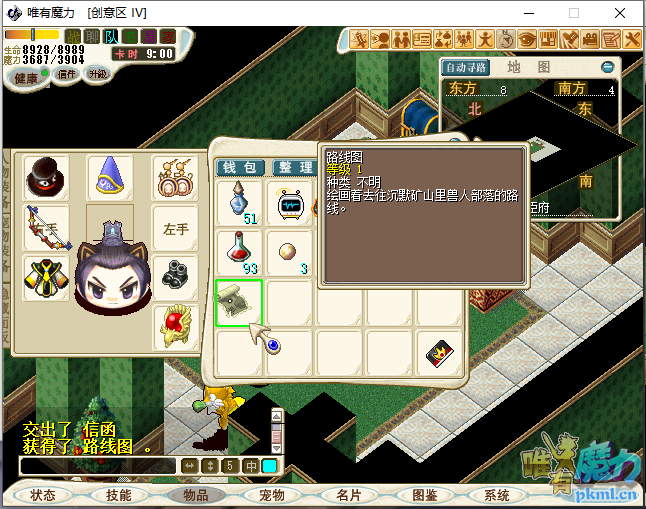646x509 pixels.
Task: Switch to the 技能 skills tab
Action: 119,495
